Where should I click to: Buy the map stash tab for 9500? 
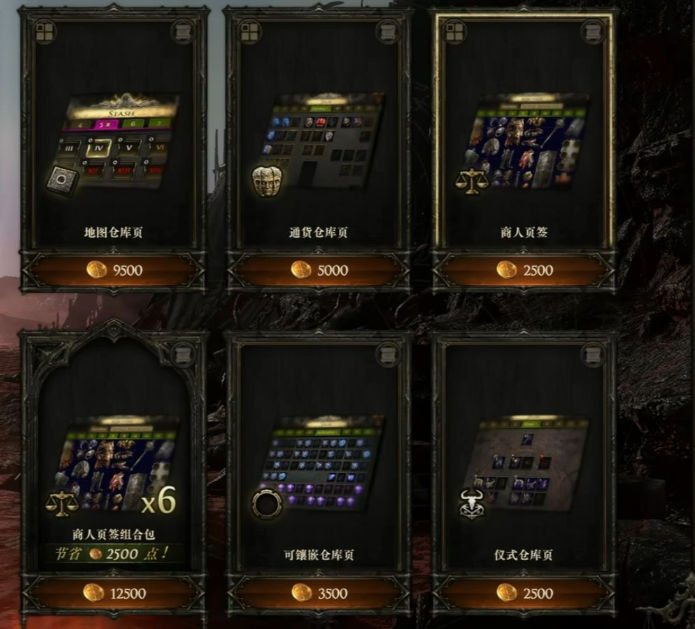[112, 270]
